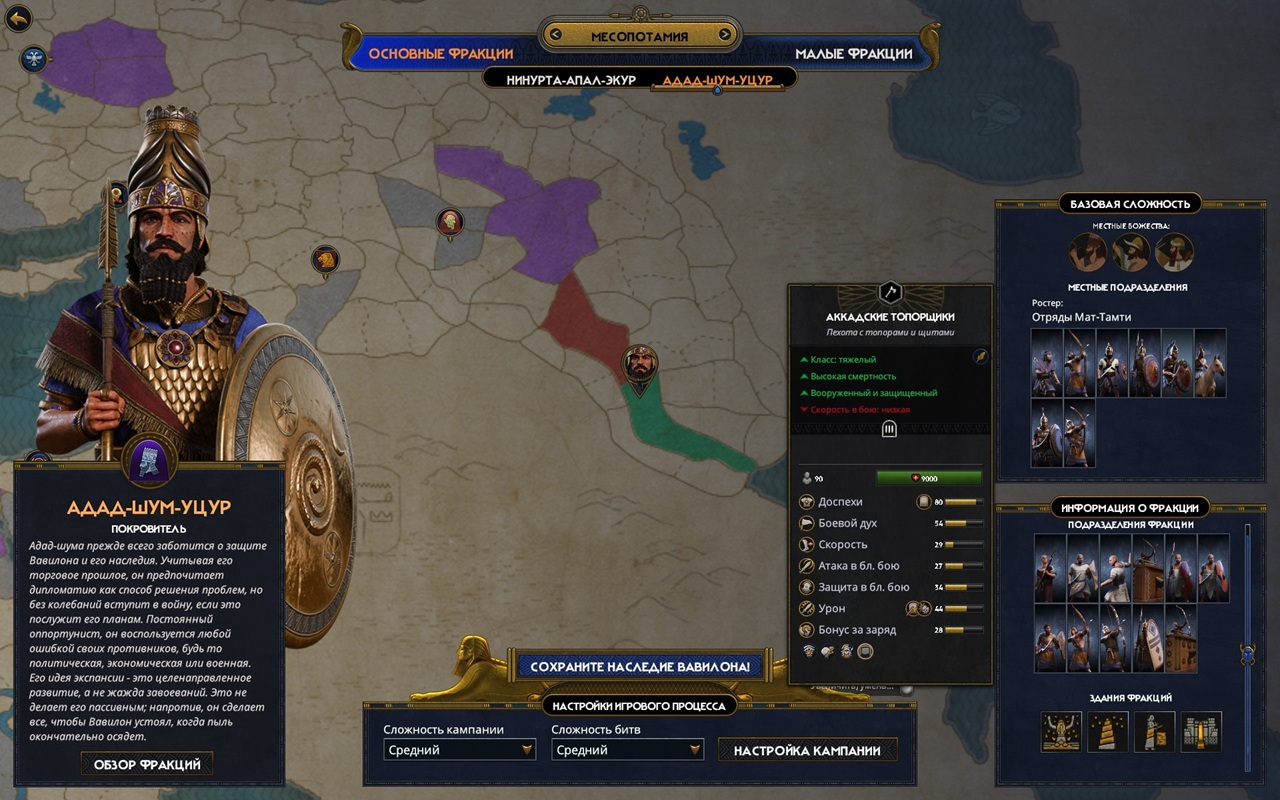Open the Сложность битв dropdown

tap(627, 750)
